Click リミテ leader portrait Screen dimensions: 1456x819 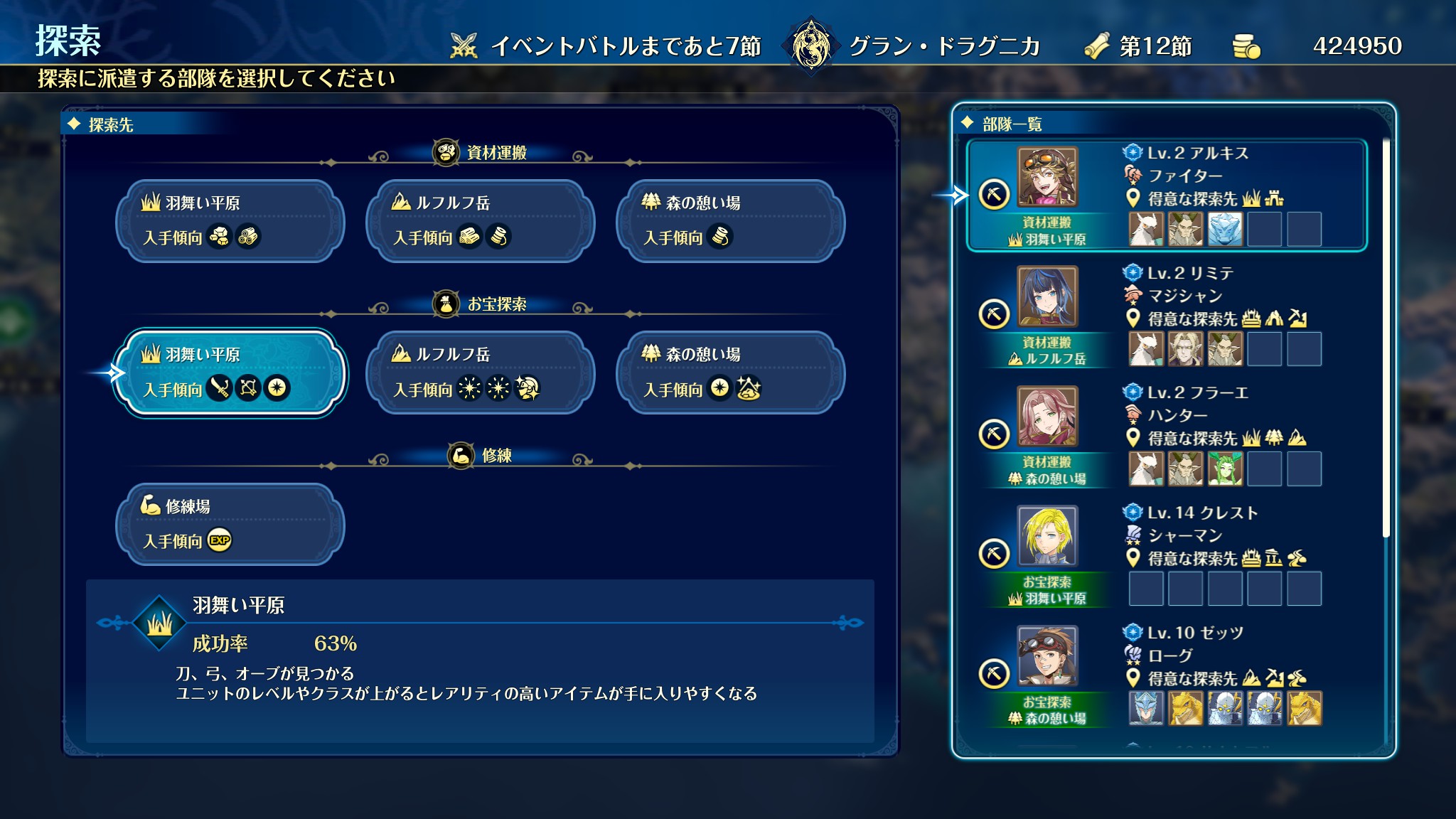[1046, 296]
